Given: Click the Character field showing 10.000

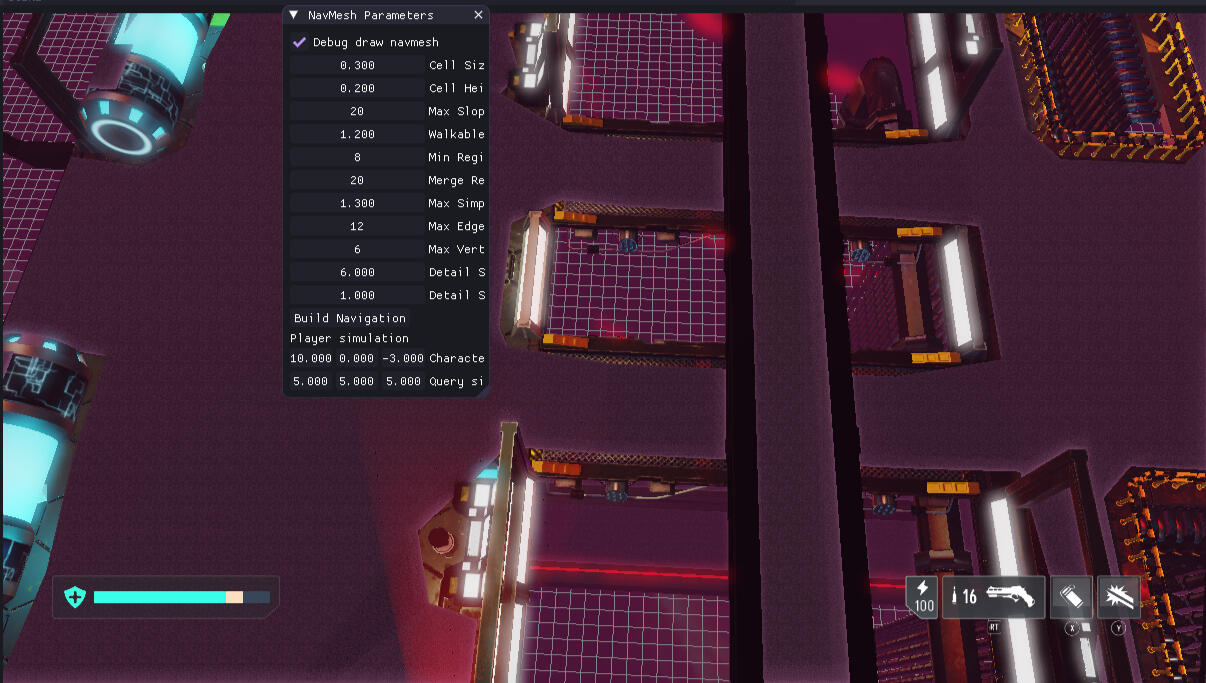Looking at the screenshot, I should click(x=311, y=358).
